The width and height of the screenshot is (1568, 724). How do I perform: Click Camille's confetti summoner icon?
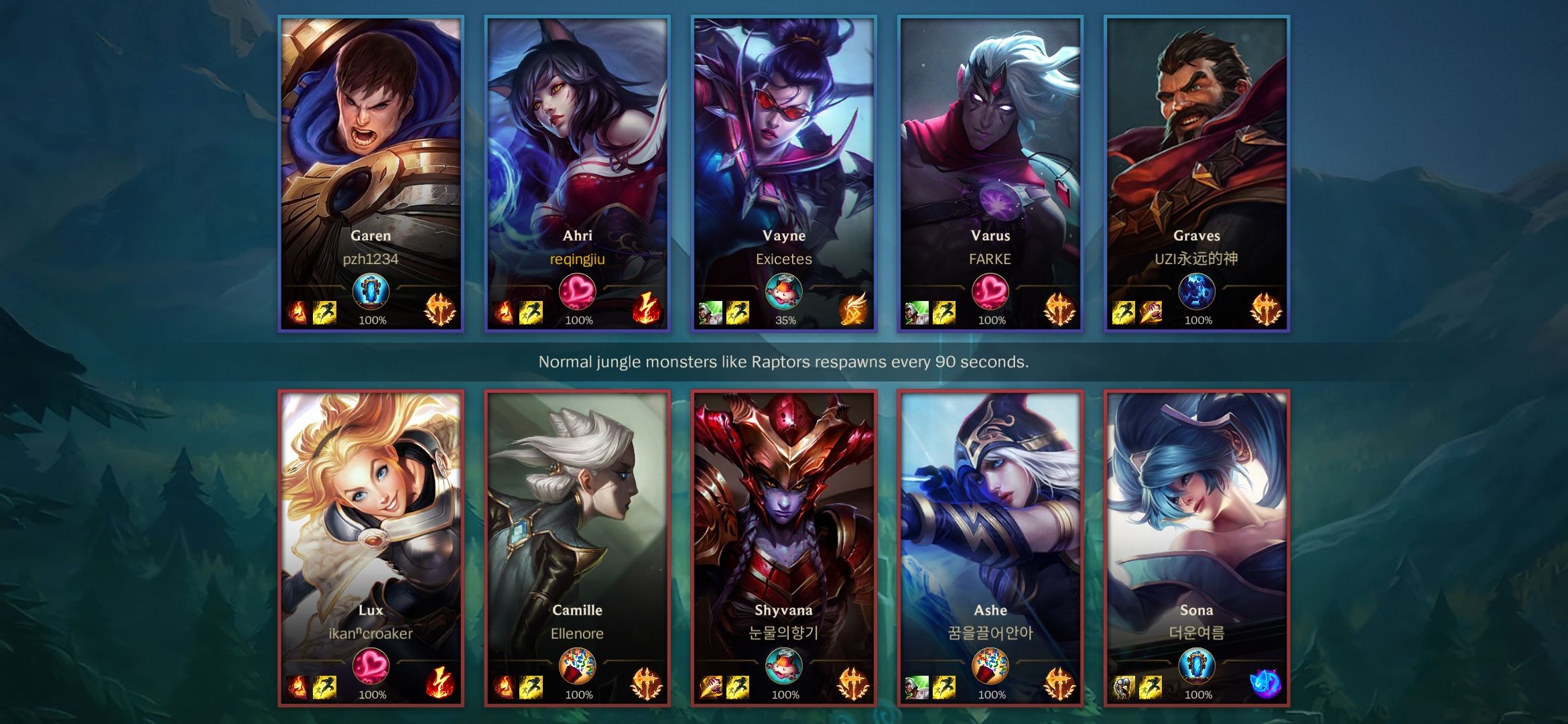click(577, 666)
